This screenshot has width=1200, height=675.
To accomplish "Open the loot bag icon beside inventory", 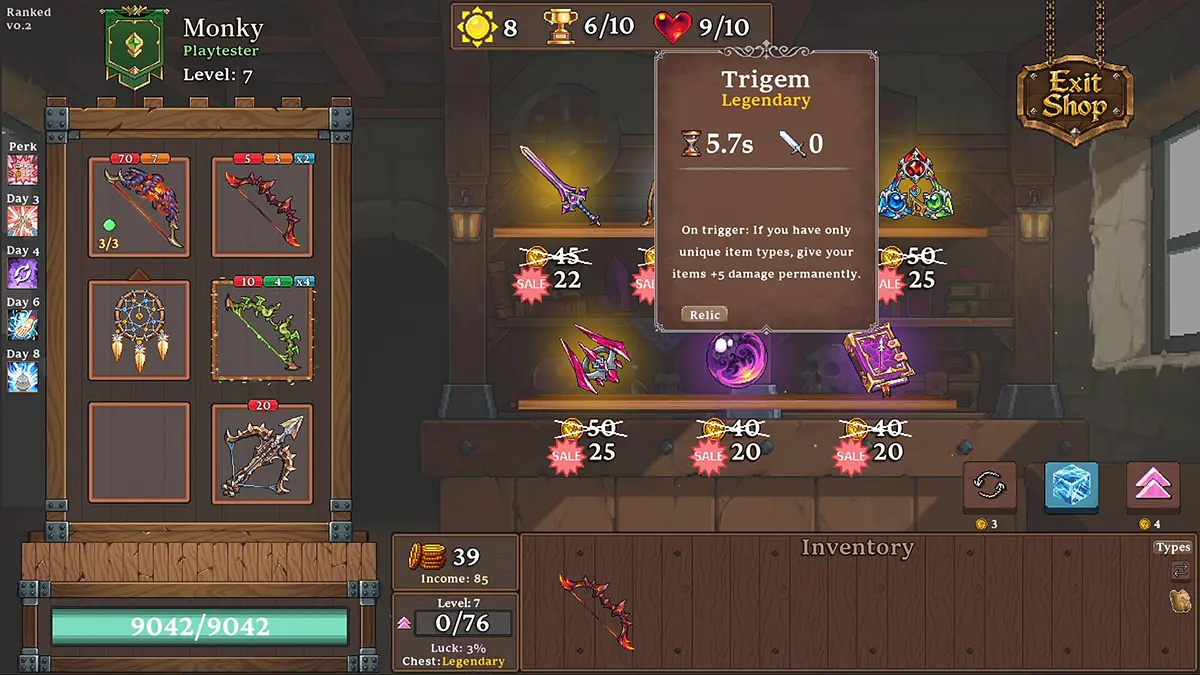I will click(1179, 600).
